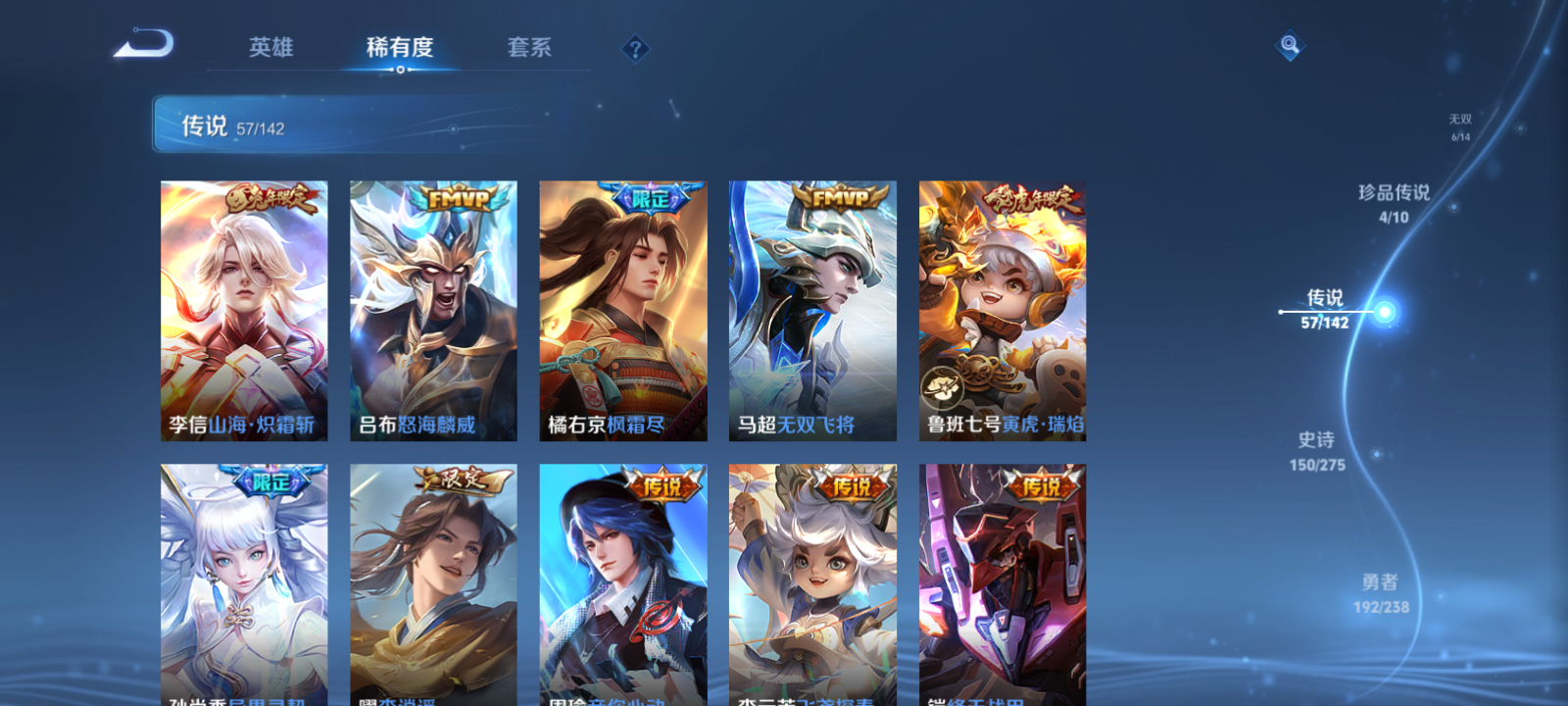The width and height of the screenshot is (1568, 706).
Task: Click the glowing slider node beside 传说
Action: click(x=1385, y=311)
